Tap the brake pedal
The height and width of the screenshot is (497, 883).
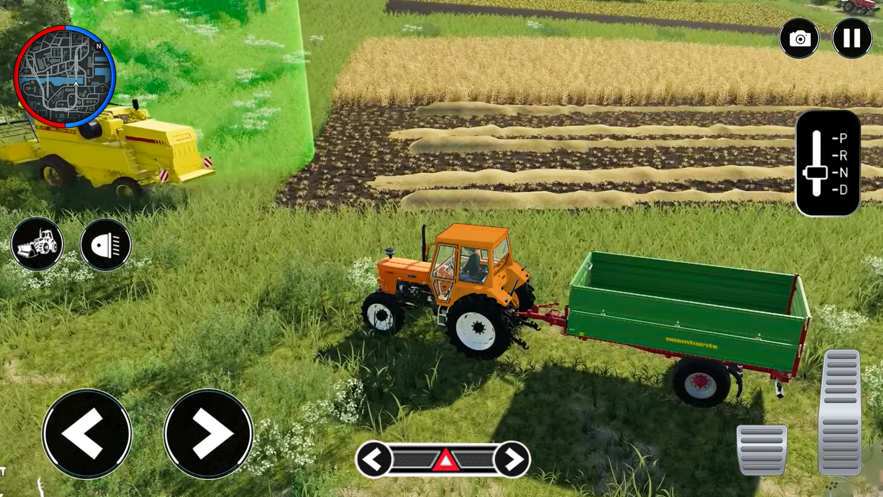tap(762, 448)
